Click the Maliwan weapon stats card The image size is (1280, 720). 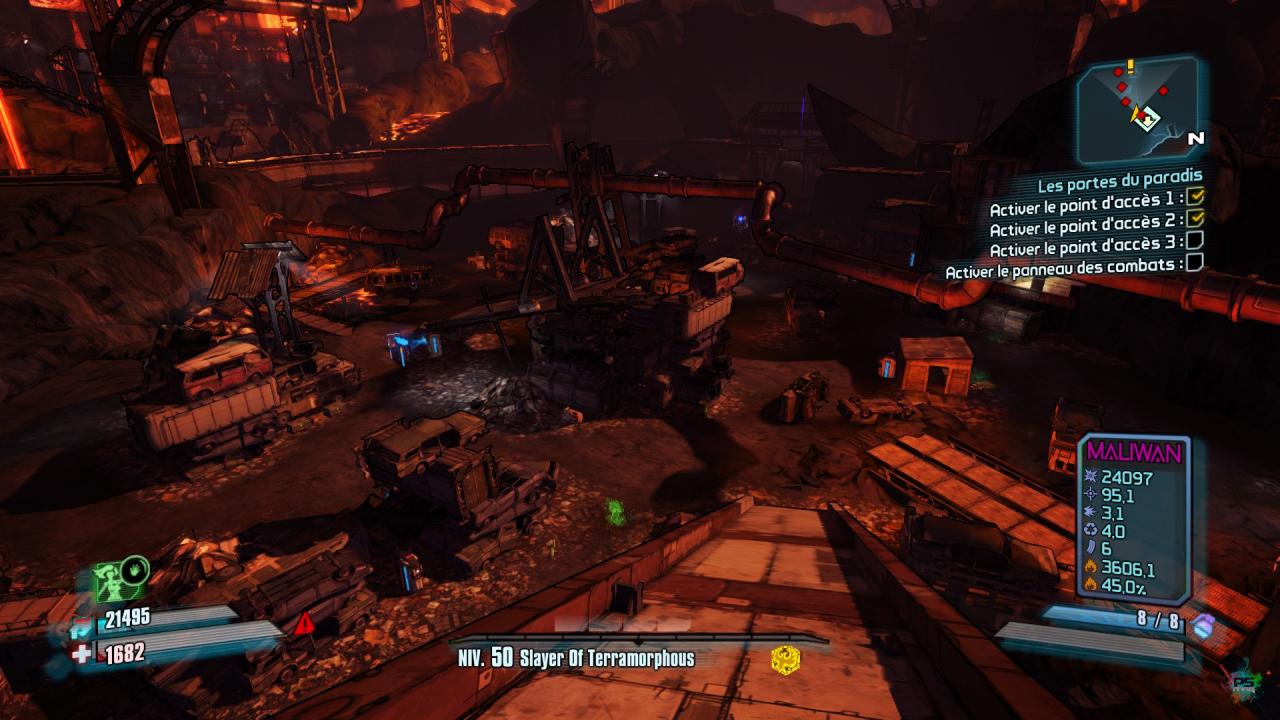click(1134, 515)
